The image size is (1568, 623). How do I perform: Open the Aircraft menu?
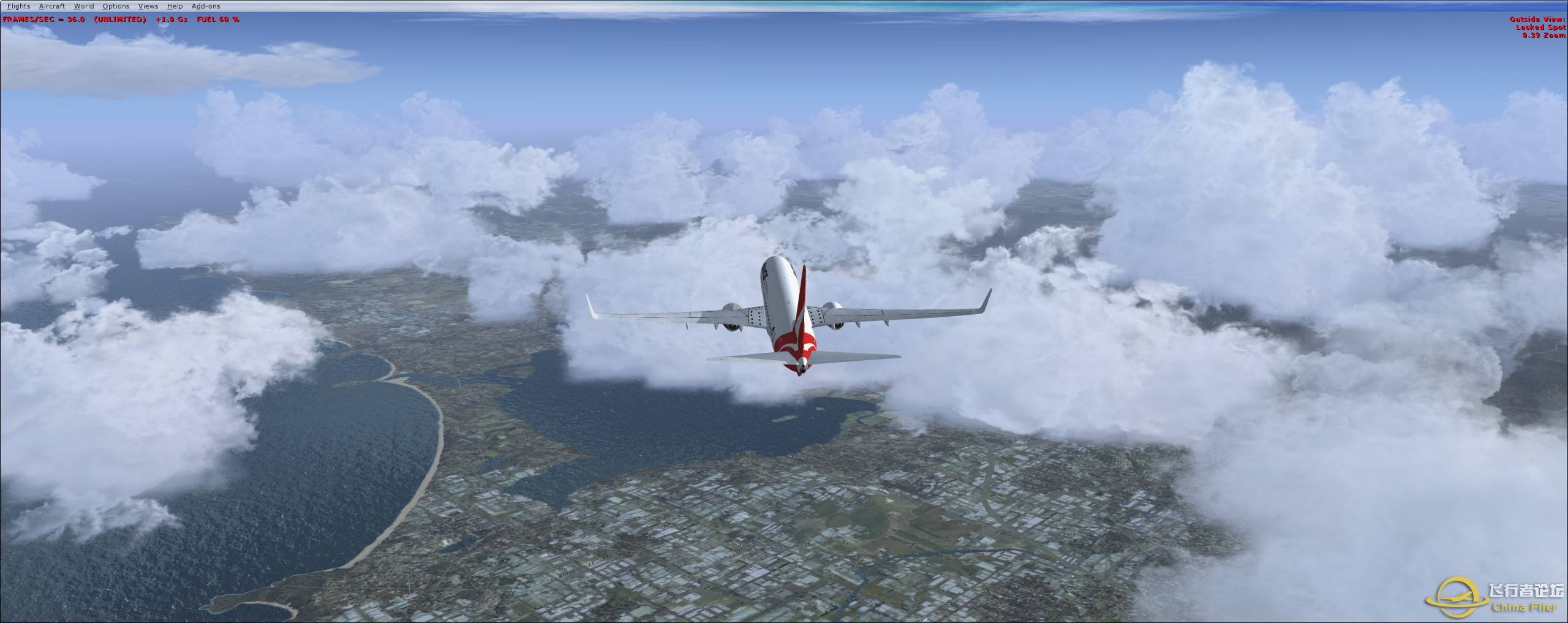pyautogui.click(x=52, y=6)
